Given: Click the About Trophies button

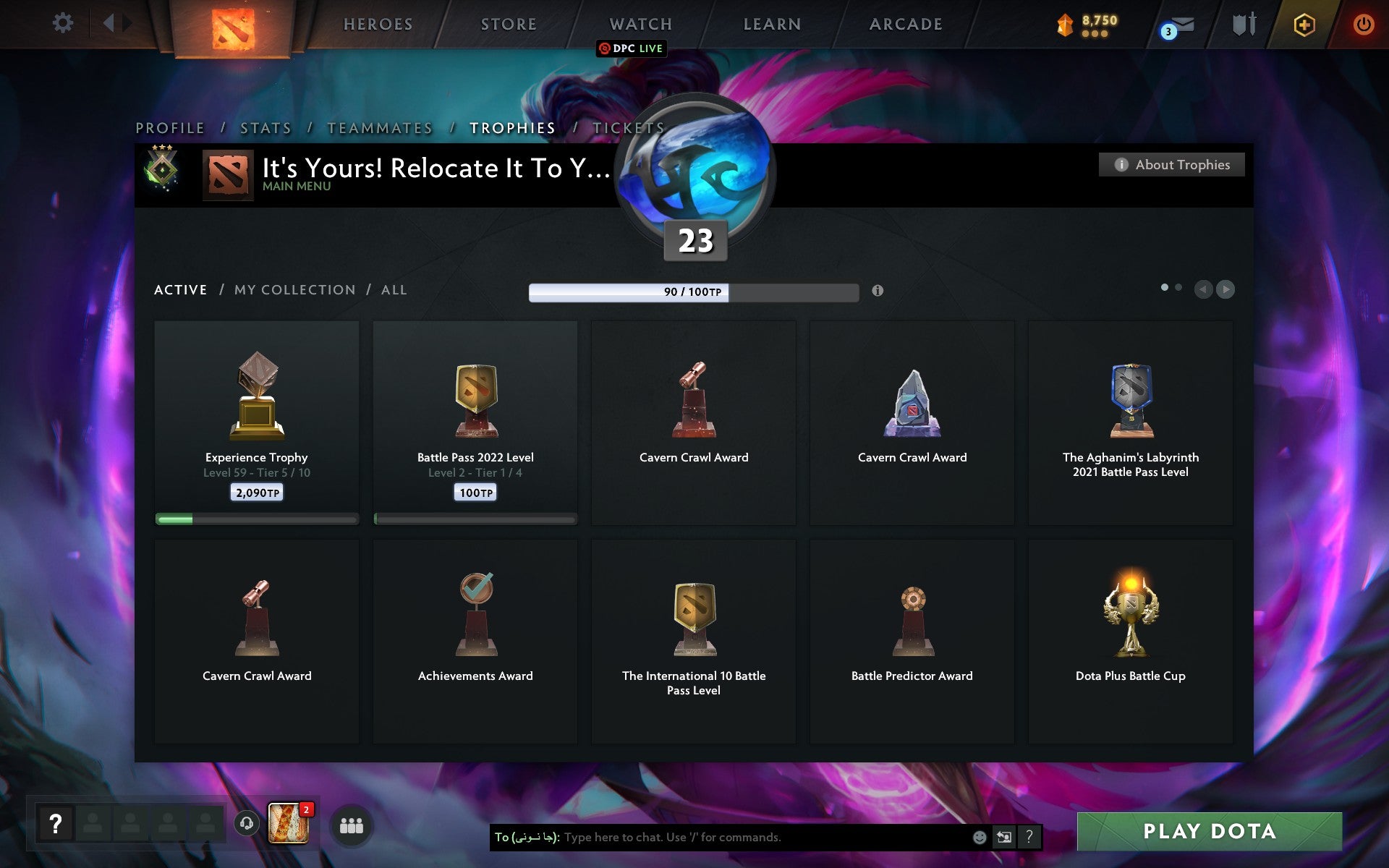Looking at the screenshot, I should pos(1171,164).
